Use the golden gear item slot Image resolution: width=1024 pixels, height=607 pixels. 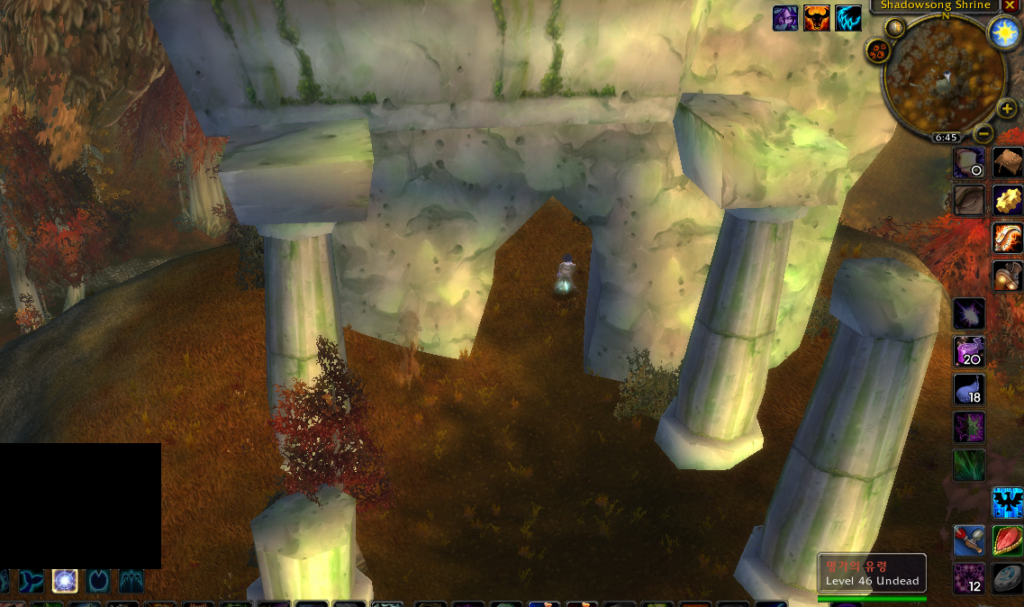click(x=1007, y=199)
